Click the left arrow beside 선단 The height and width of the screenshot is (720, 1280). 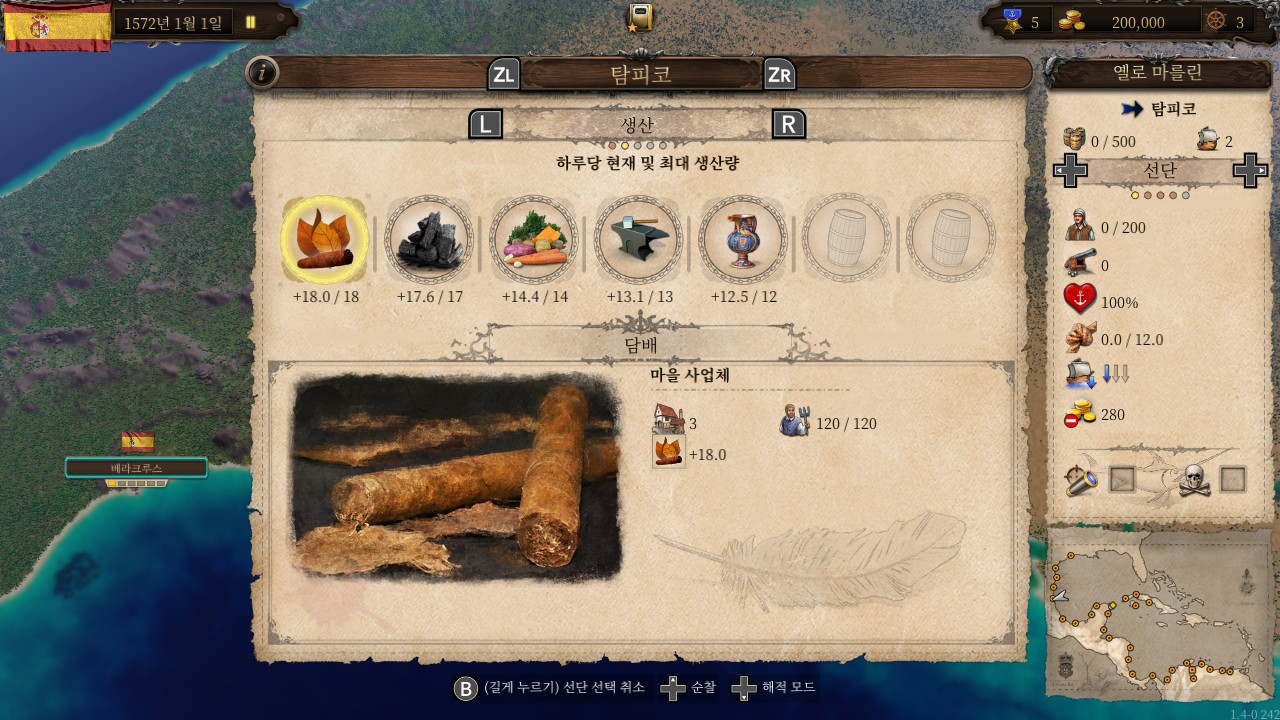pos(1071,170)
